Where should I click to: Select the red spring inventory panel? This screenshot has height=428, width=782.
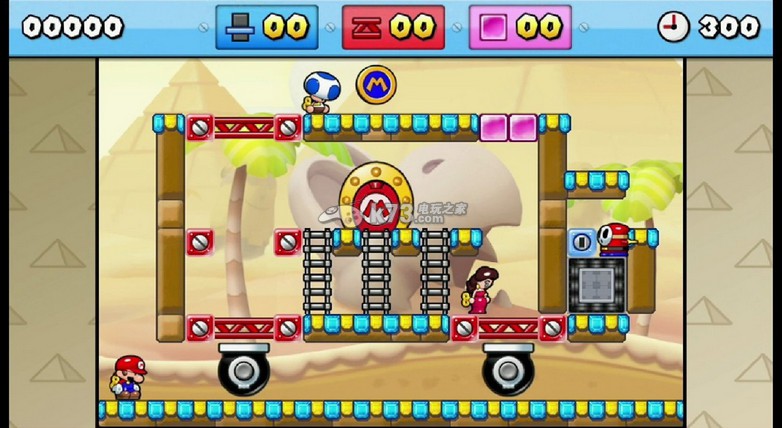(393, 27)
